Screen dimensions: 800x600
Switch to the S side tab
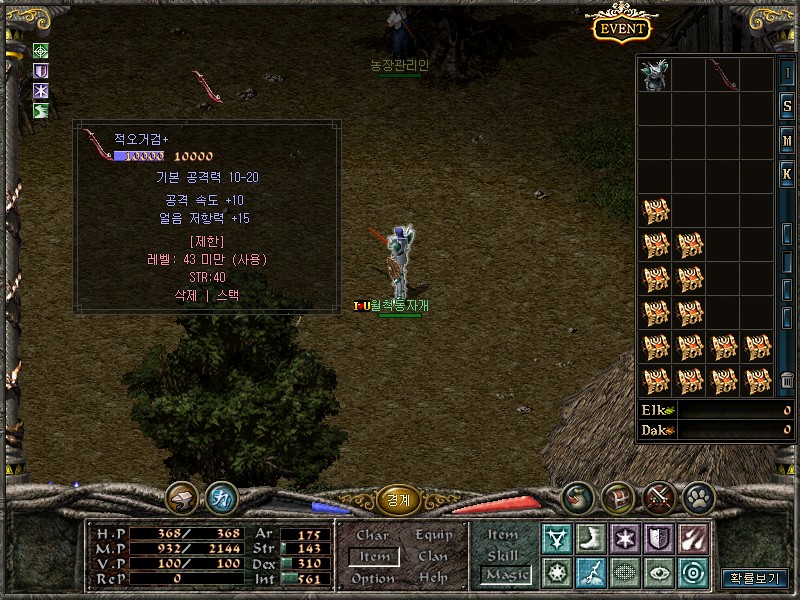[x=787, y=107]
